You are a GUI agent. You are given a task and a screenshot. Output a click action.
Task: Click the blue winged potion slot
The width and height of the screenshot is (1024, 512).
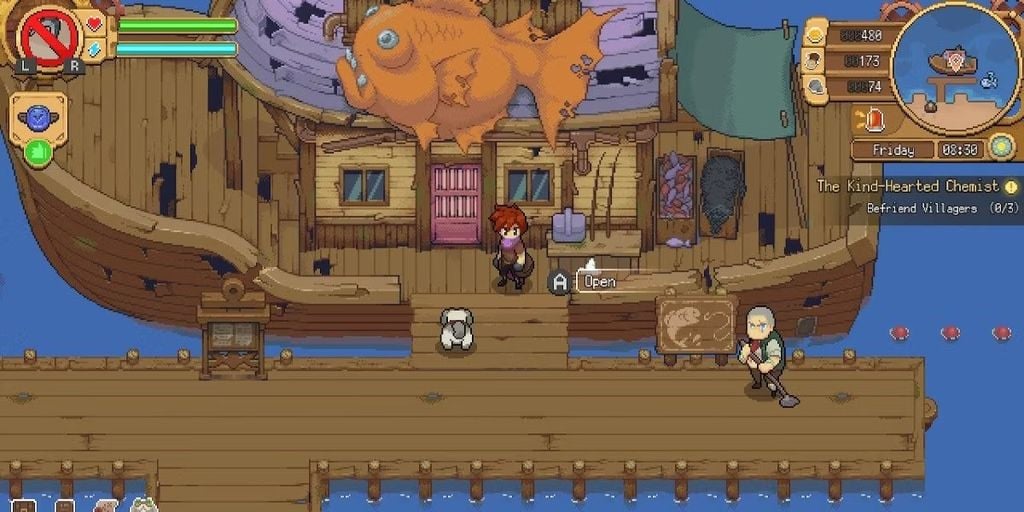click(38, 117)
